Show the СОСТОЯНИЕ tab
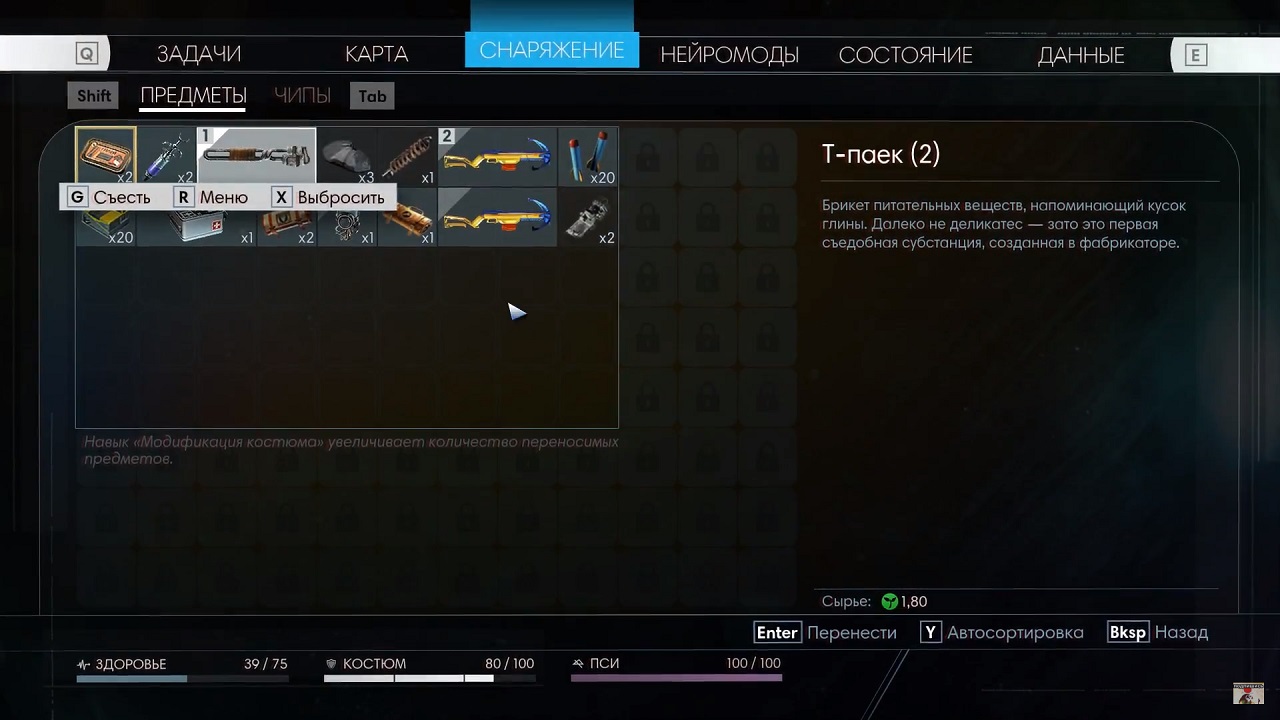Image resolution: width=1280 pixels, height=720 pixels. pyautogui.click(x=905, y=55)
